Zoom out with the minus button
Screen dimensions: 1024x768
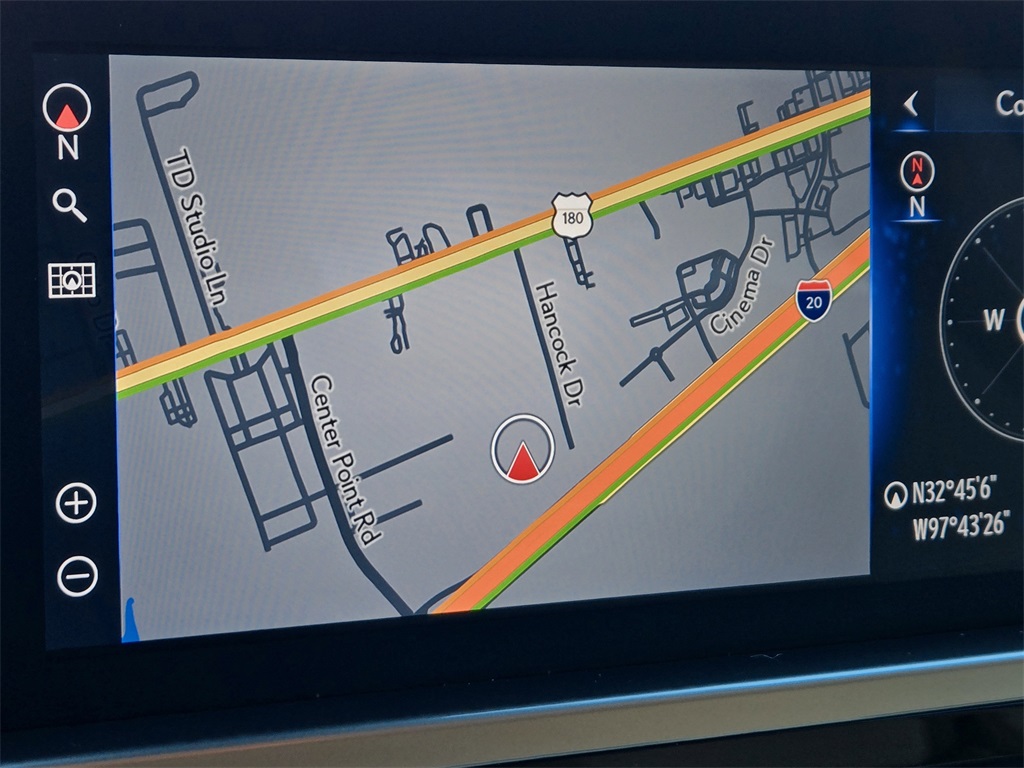(77, 577)
